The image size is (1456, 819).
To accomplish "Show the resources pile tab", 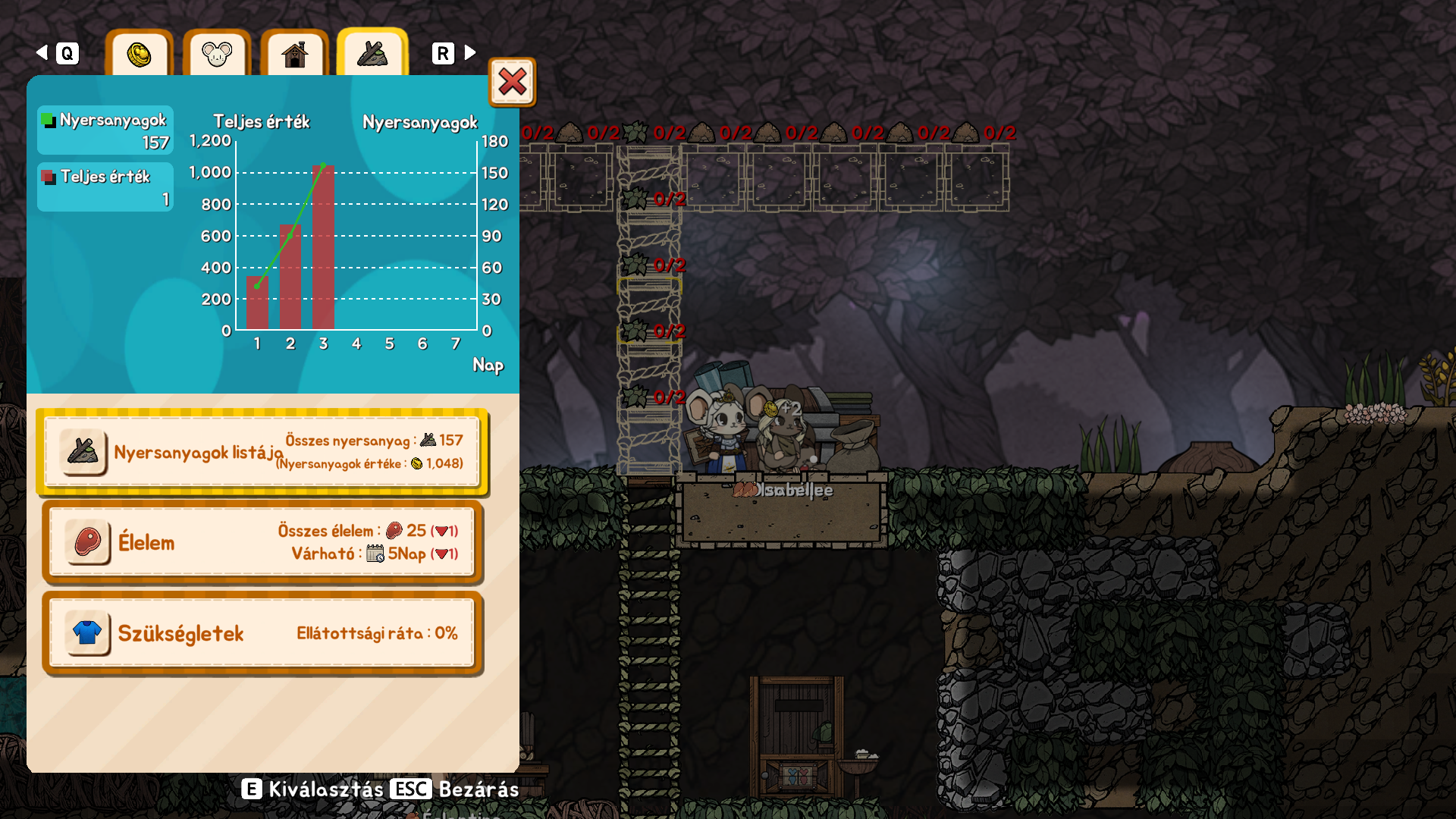I will pyautogui.click(x=372, y=54).
